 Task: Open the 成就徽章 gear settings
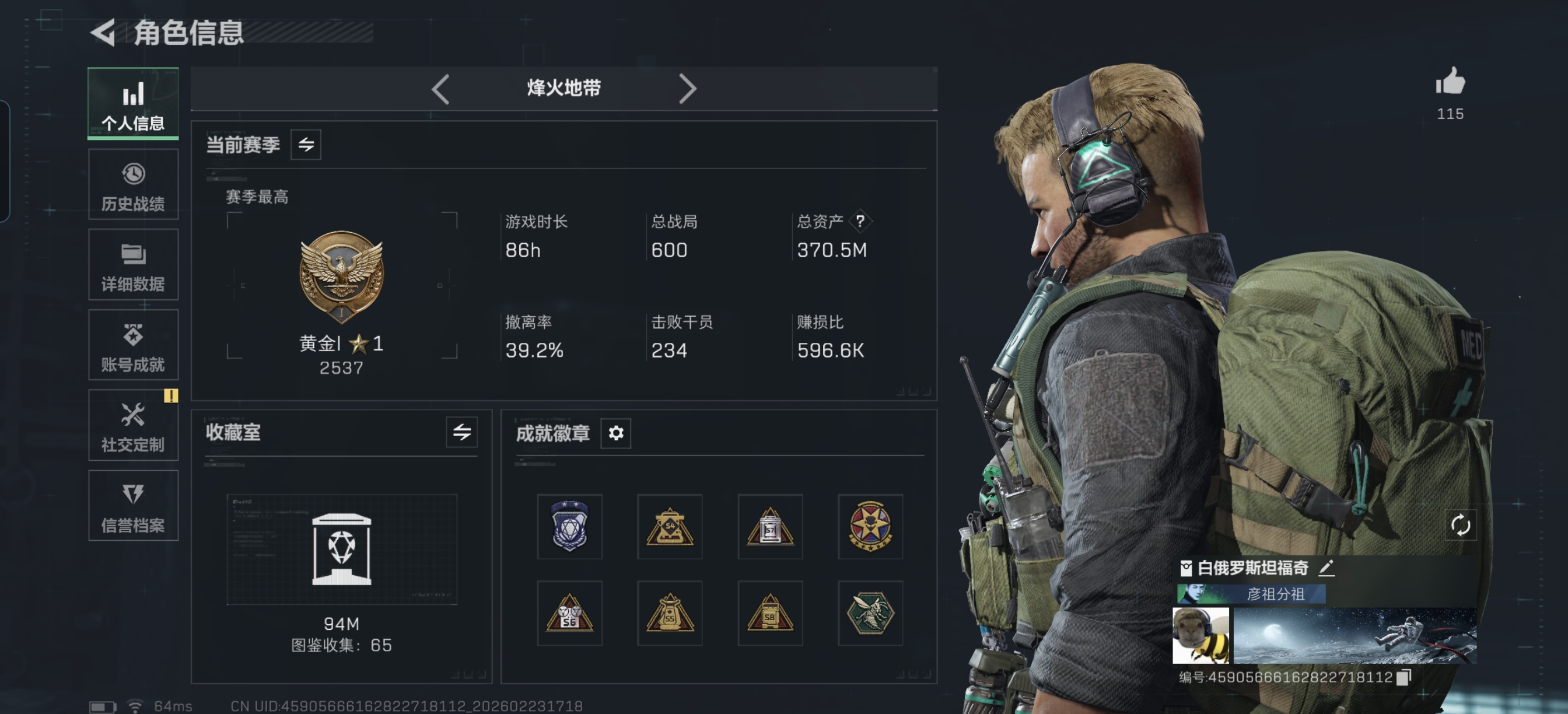[x=615, y=433]
